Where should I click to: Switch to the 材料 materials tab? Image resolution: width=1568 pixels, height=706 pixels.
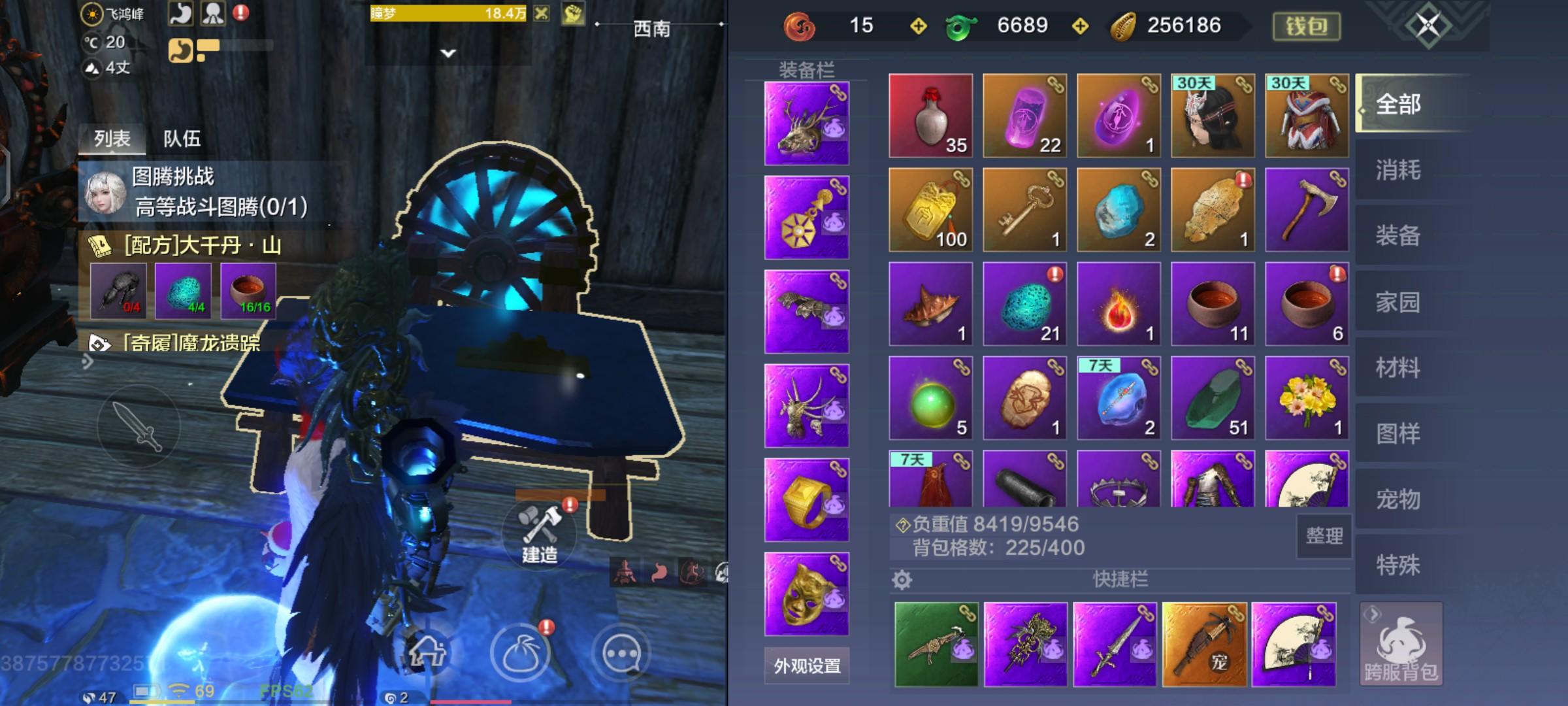click(x=1401, y=368)
